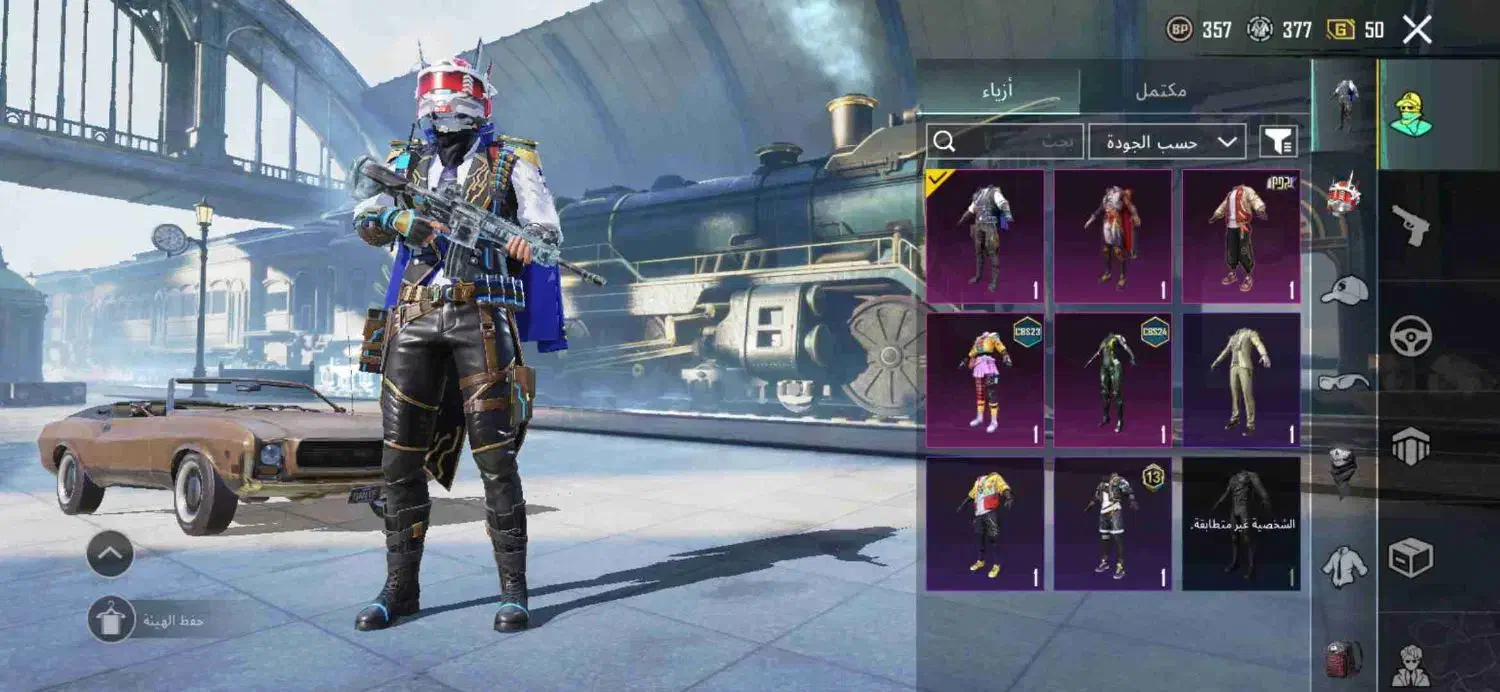Open the filter funnel options
This screenshot has width=1500, height=692.
click(1278, 142)
